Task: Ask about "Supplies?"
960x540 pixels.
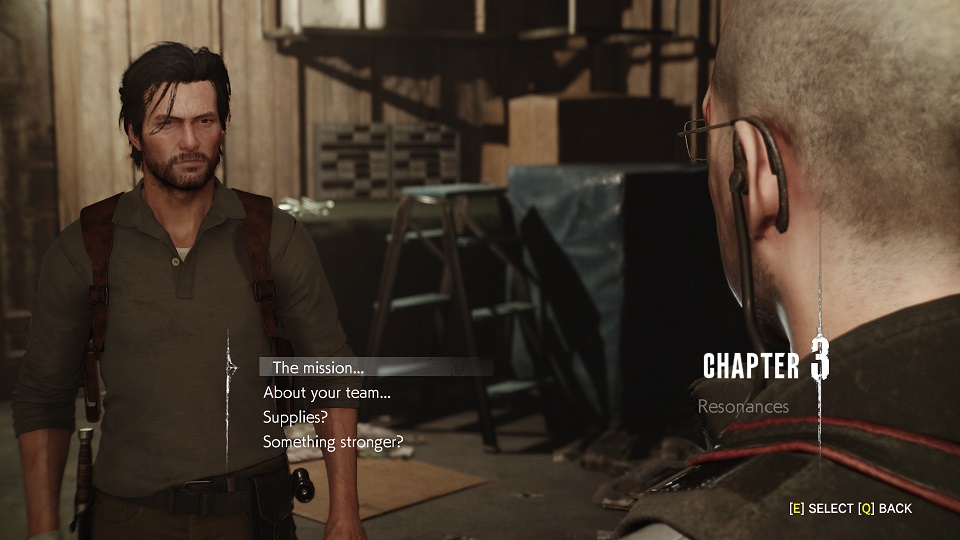Action: click(x=295, y=416)
